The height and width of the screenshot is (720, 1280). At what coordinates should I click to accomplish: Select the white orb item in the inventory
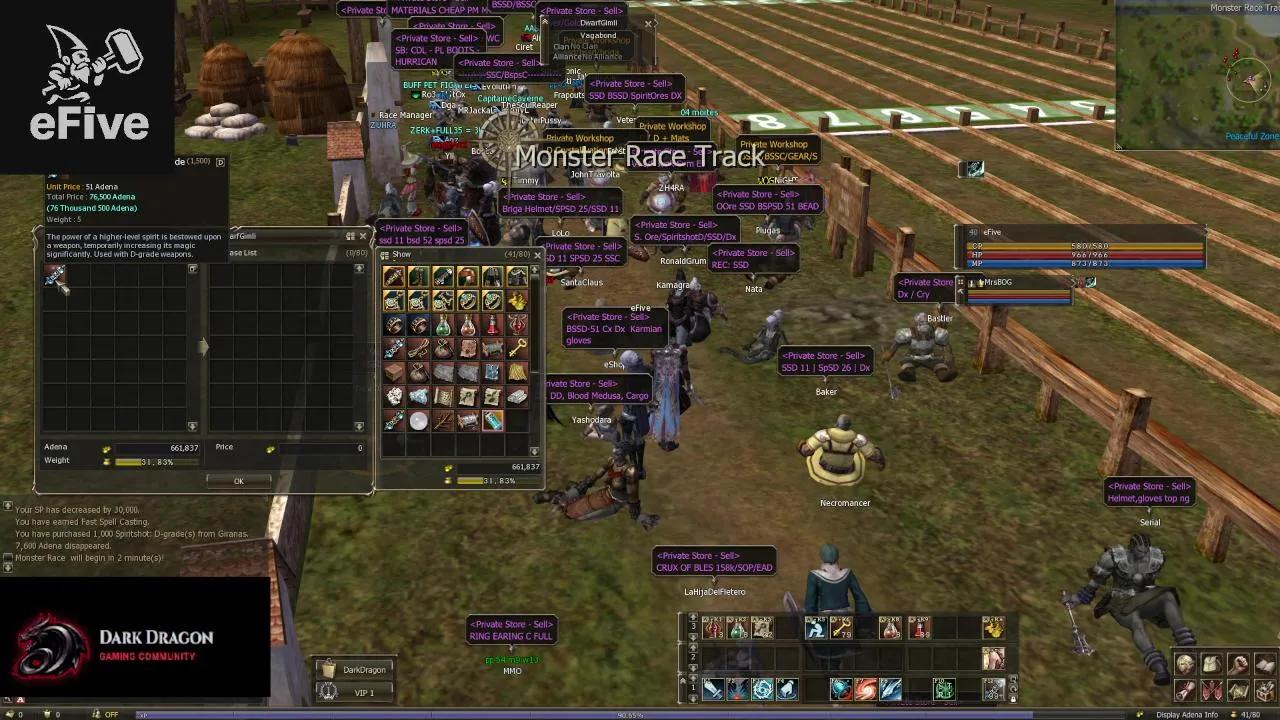pyautogui.click(x=419, y=421)
